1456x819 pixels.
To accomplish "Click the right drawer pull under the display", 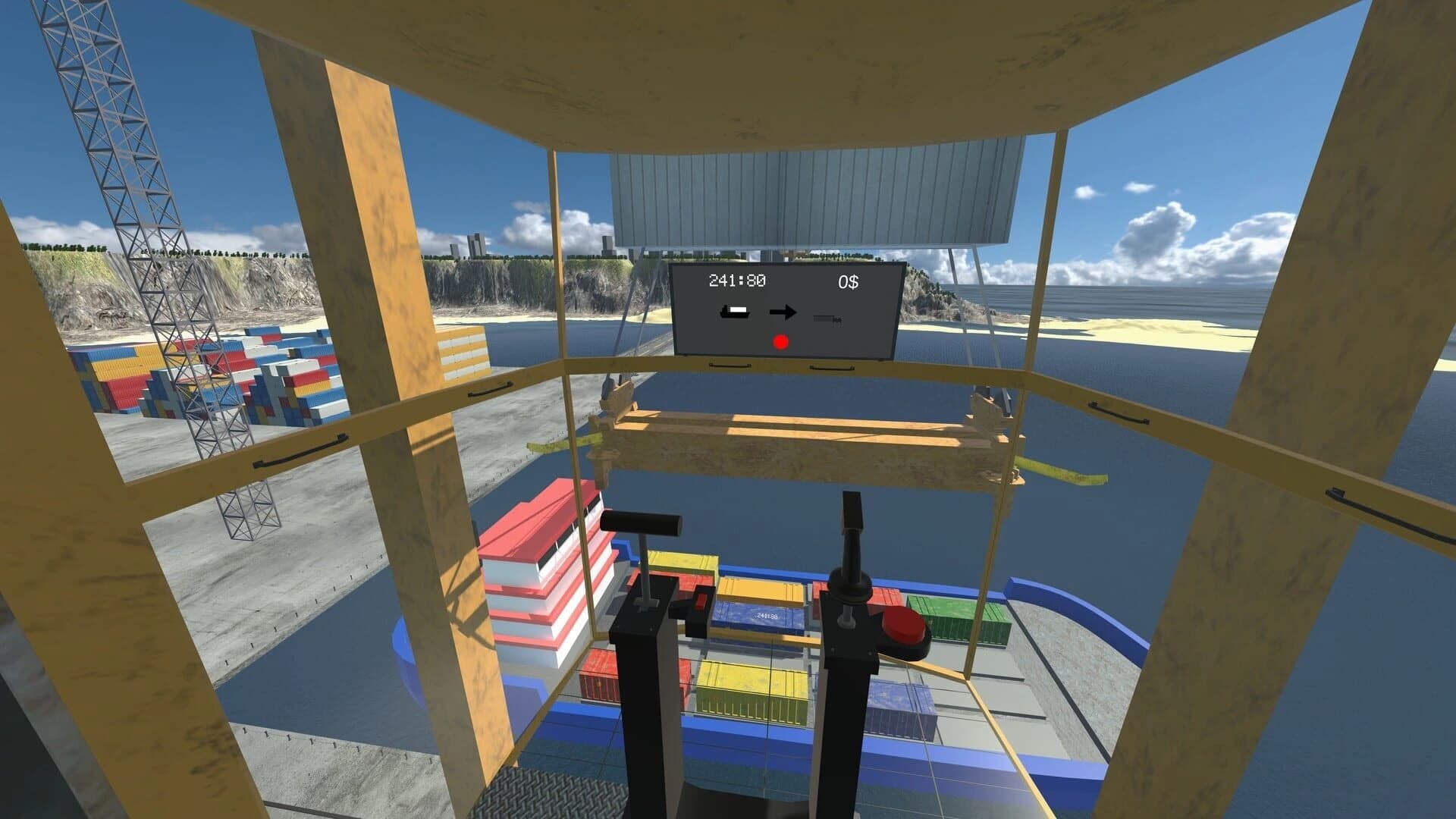I will 830,368.
